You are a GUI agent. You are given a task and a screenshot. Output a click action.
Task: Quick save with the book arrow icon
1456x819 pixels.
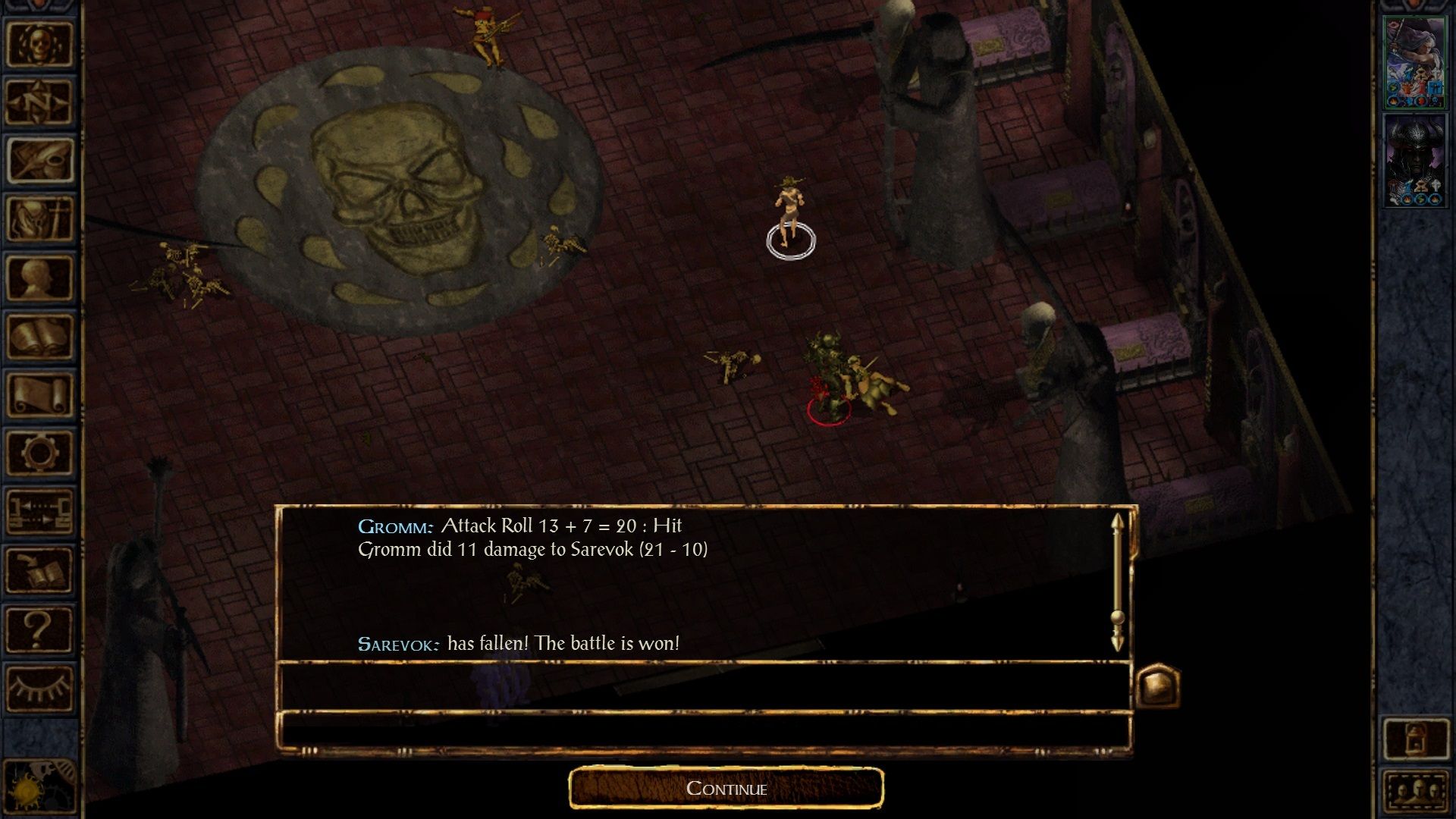[39, 570]
